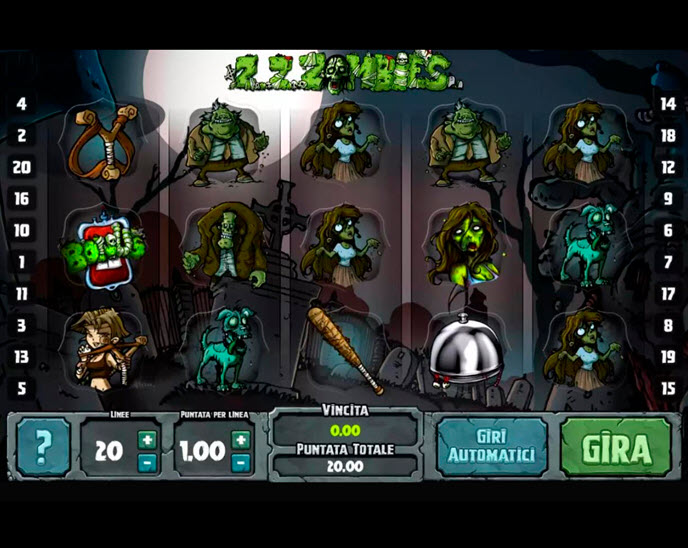Image resolution: width=688 pixels, height=548 pixels.
Task: Highlight payline number 16 marker
Action: 21,199
